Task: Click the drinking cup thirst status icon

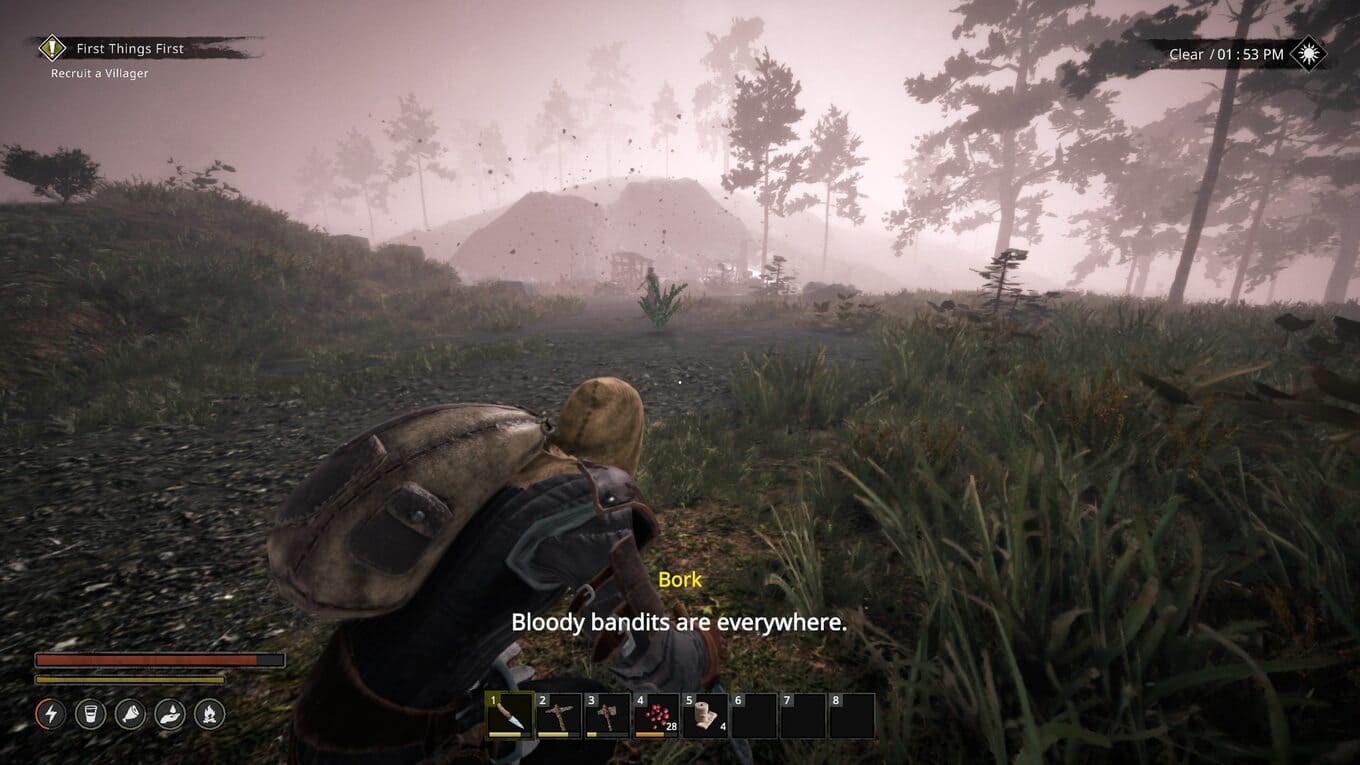Action: pyautogui.click(x=90, y=714)
